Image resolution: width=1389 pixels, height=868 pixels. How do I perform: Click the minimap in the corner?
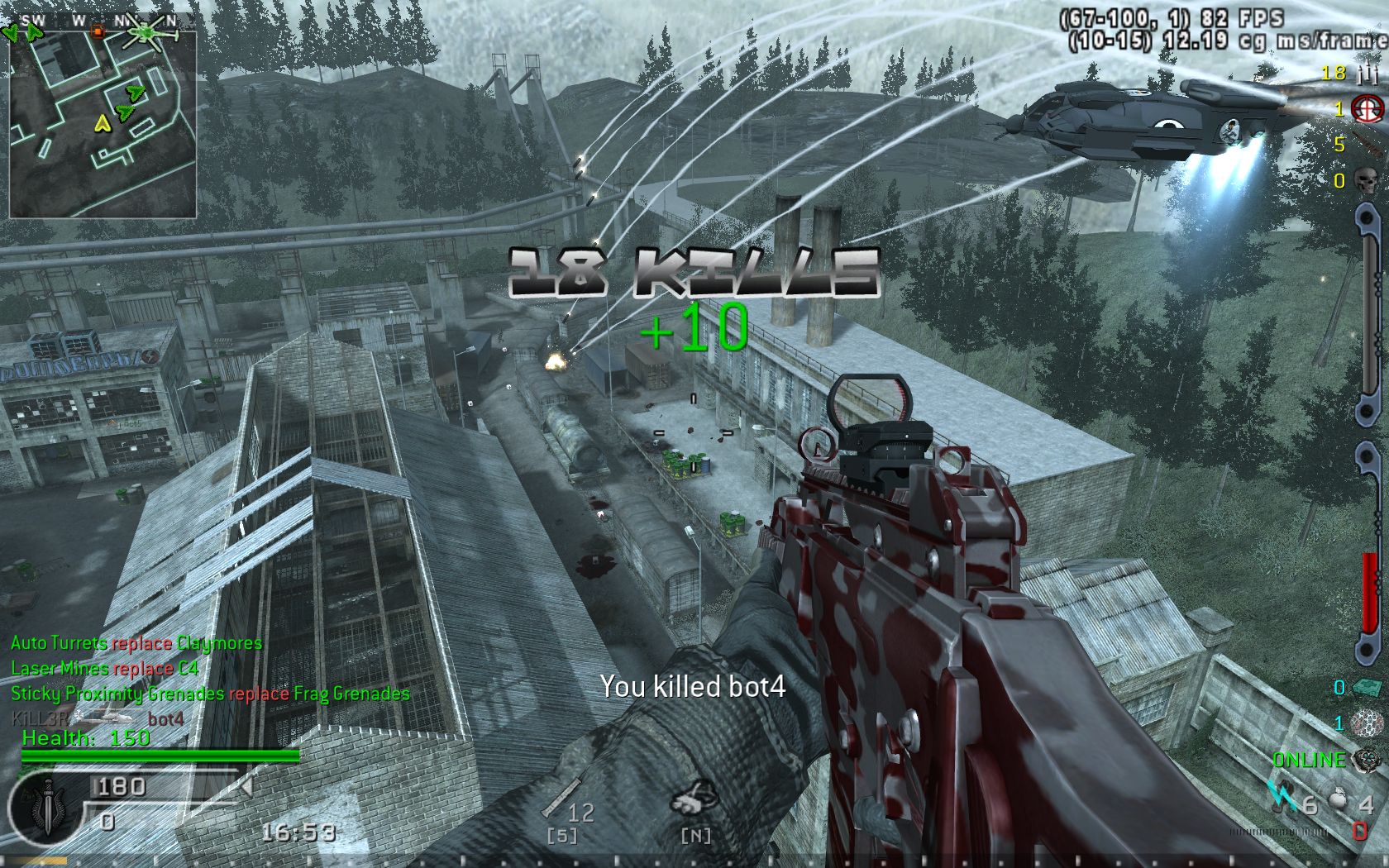pyautogui.click(x=103, y=124)
